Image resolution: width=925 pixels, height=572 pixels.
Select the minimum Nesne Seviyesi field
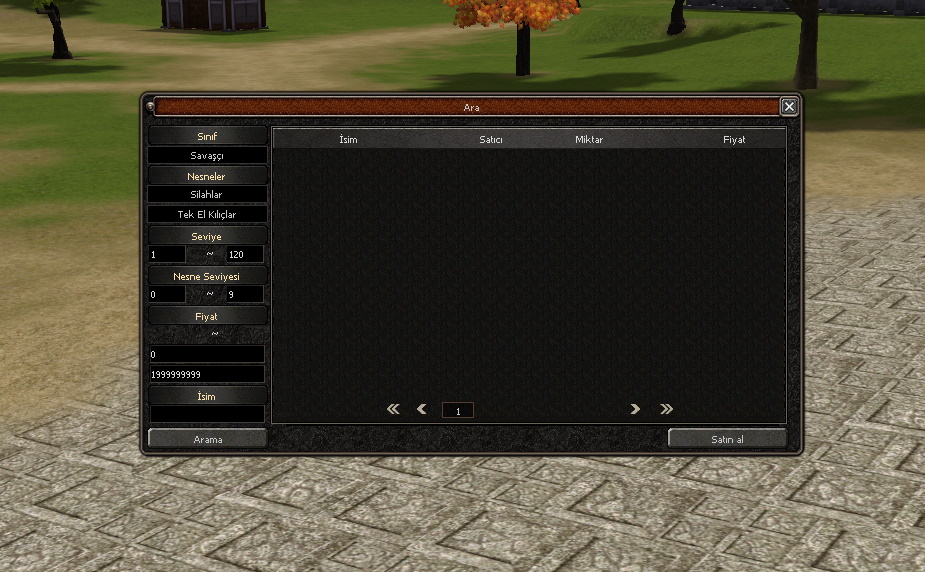[167, 295]
